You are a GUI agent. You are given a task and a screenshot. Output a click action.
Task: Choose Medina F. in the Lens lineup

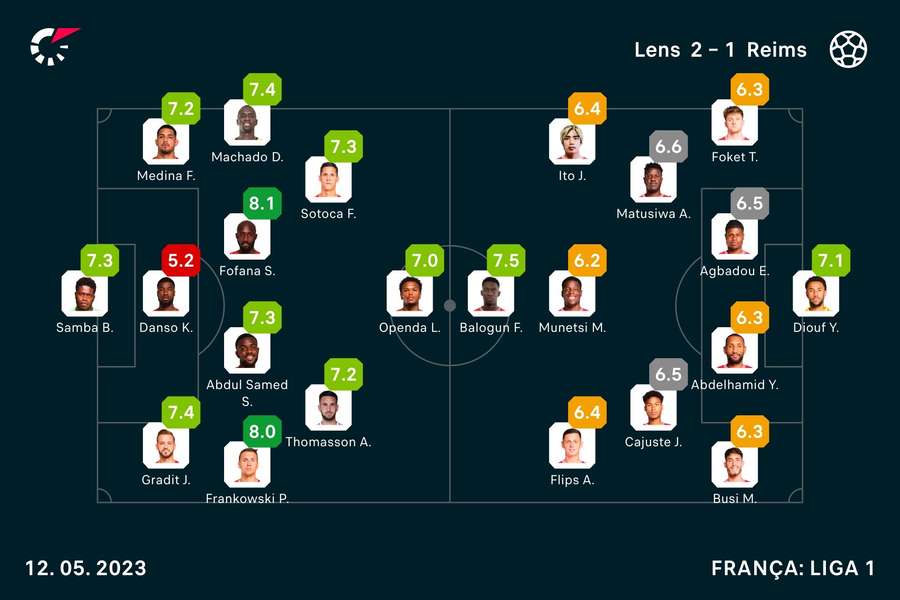click(x=165, y=141)
